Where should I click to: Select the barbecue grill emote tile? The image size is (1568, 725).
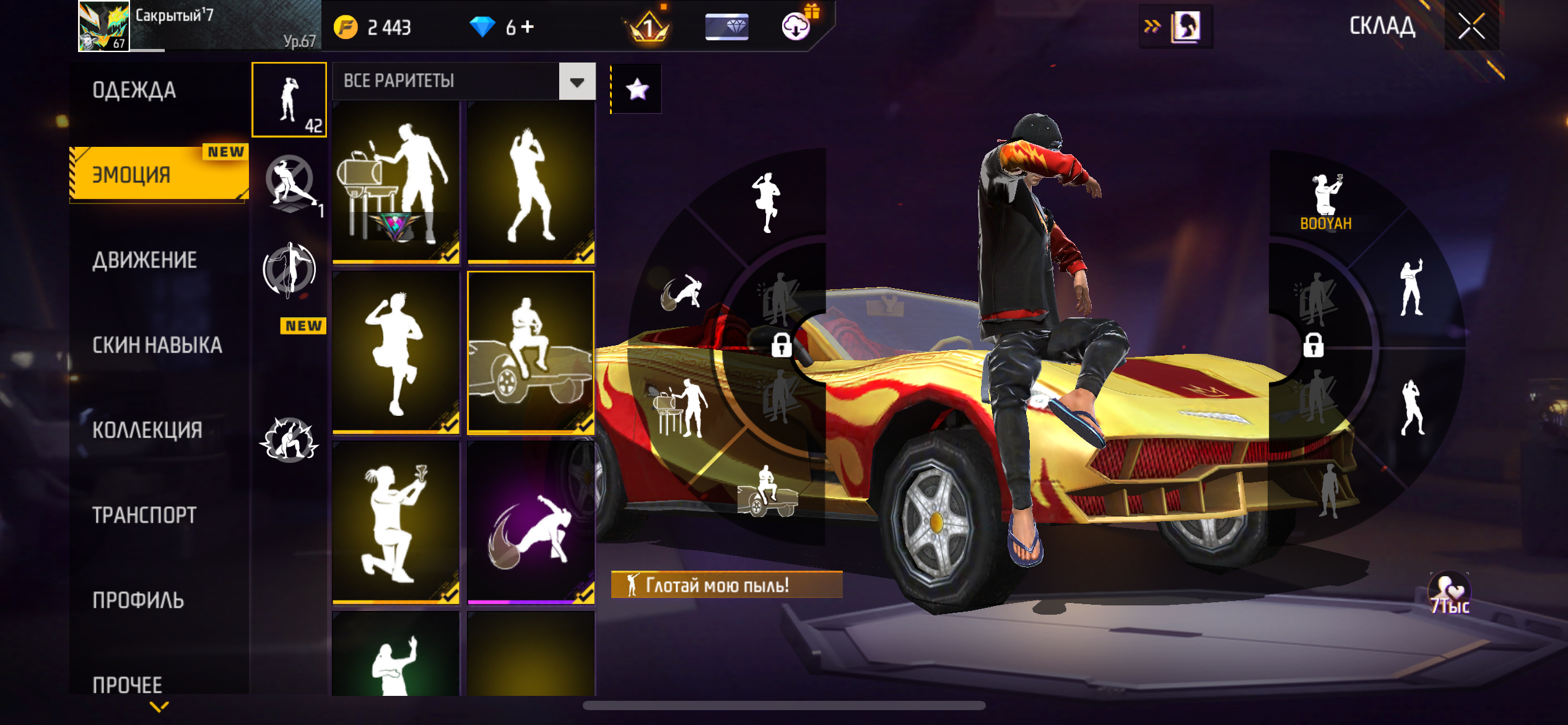pyautogui.click(x=396, y=183)
